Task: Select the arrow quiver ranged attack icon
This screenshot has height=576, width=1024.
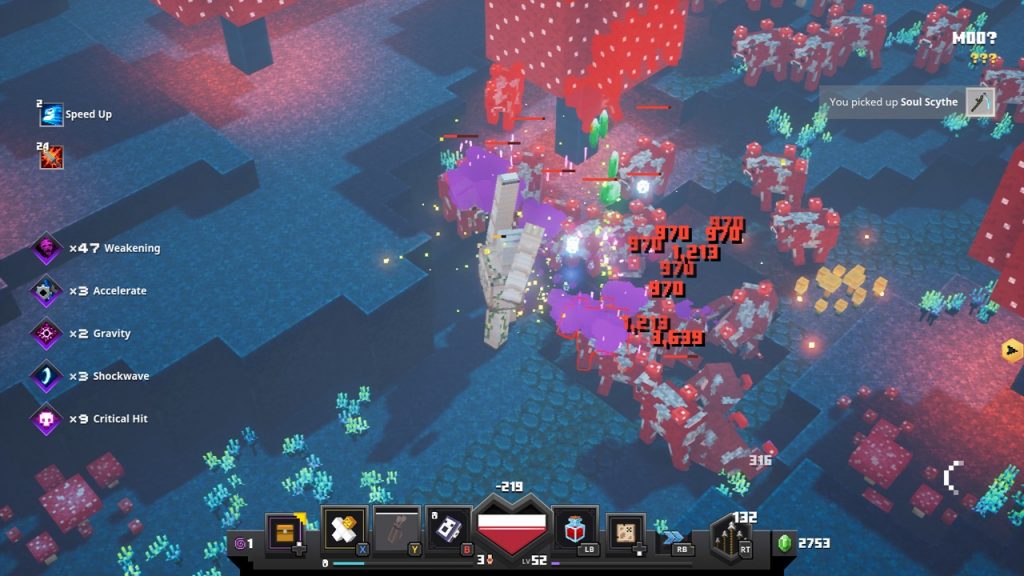Action: pos(734,537)
